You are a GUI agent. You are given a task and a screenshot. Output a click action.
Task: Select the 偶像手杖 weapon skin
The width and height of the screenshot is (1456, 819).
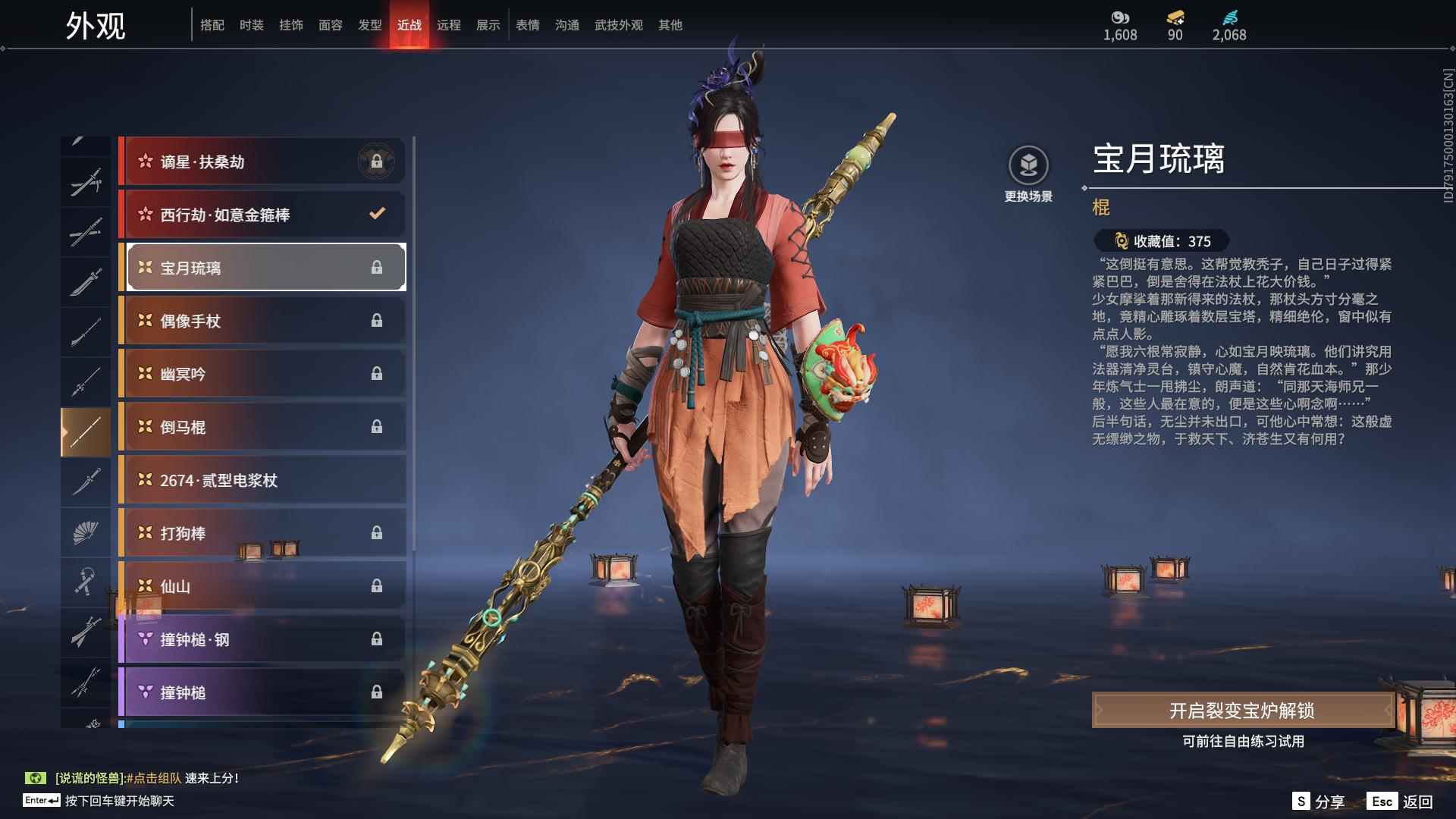click(262, 320)
